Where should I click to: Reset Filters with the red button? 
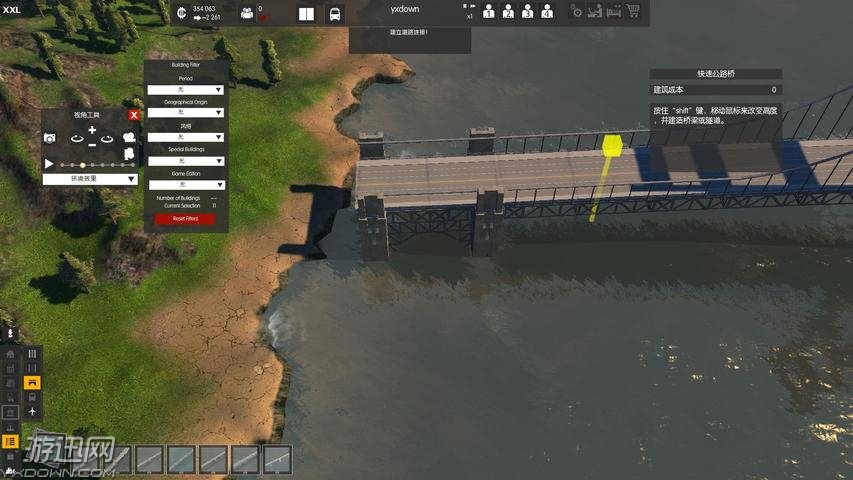(x=185, y=218)
